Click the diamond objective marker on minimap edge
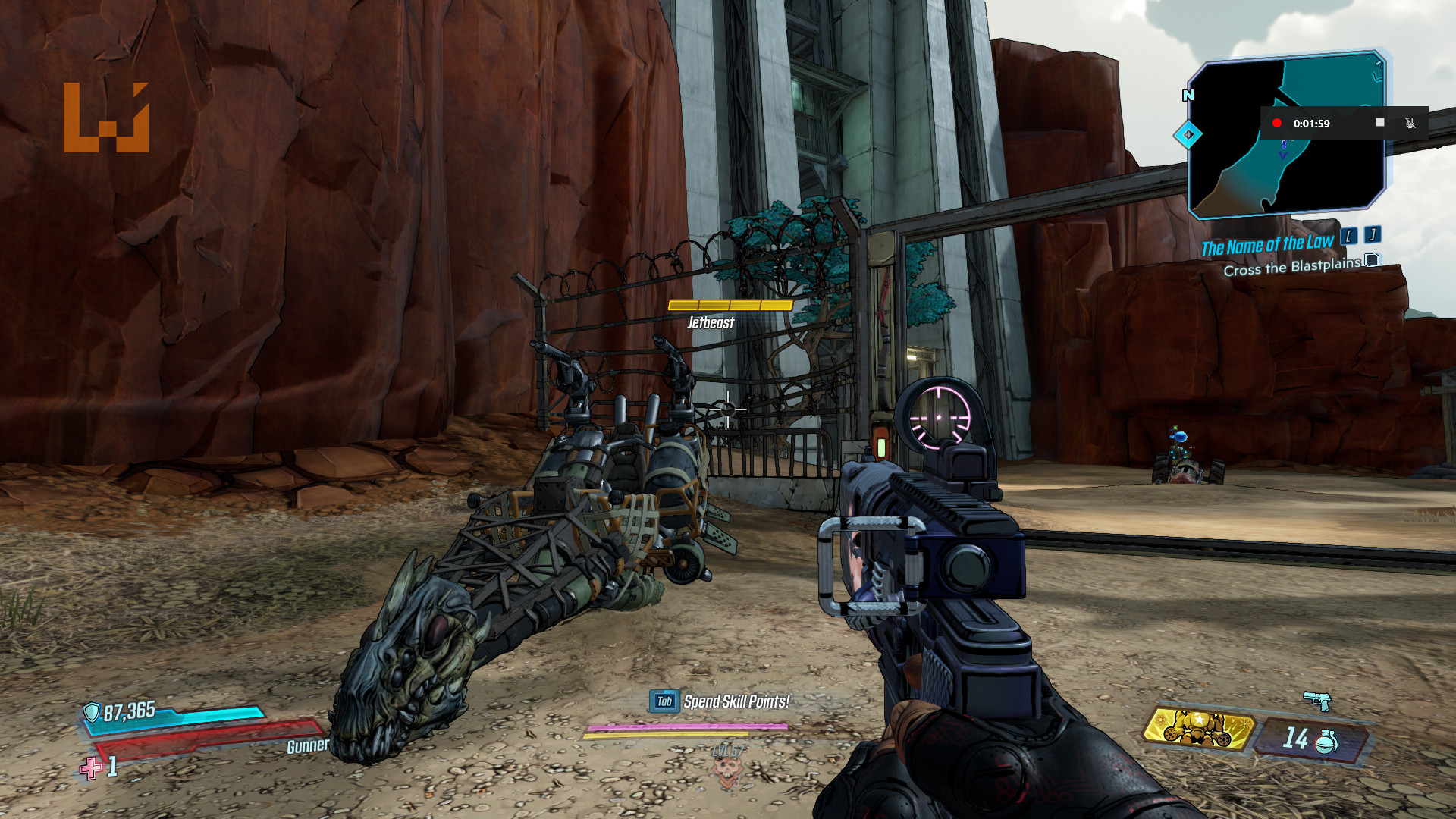The width and height of the screenshot is (1456, 819). [1188, 135]
